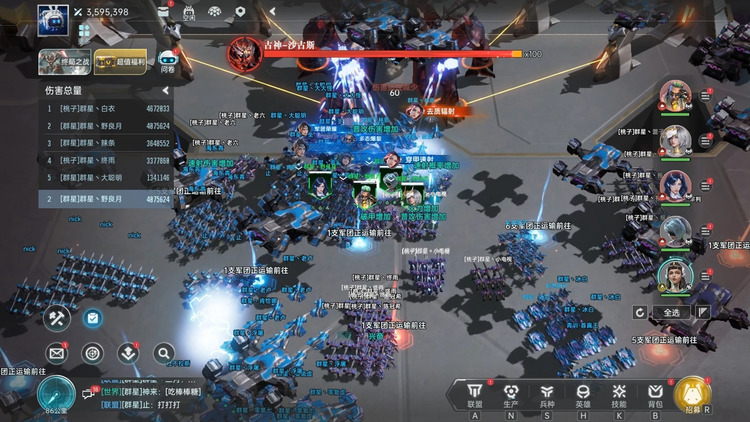This screenshot has width=750, height=422.
Task: Click the round radar distance minimap
Action: pos(55,395)
